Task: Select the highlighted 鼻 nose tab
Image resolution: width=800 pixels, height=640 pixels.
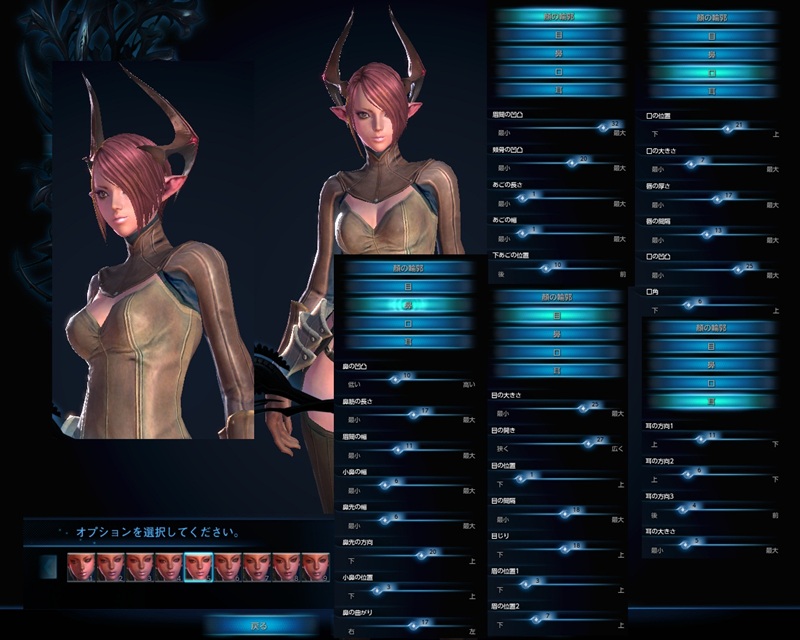Action: [x=406, y=305]
